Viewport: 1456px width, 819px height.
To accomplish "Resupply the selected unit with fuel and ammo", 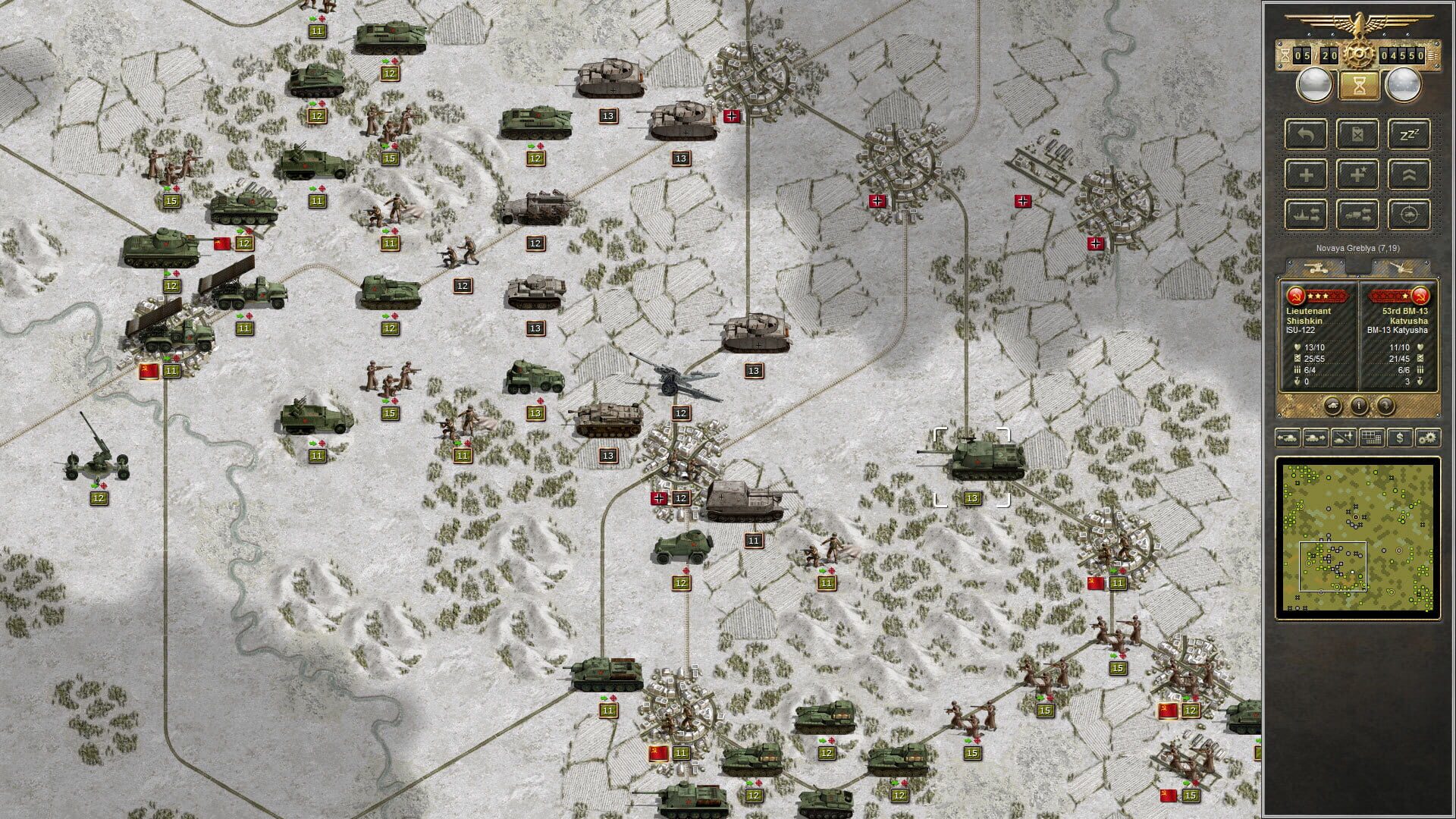I will pyautogui.click(x=1357, y=134).
